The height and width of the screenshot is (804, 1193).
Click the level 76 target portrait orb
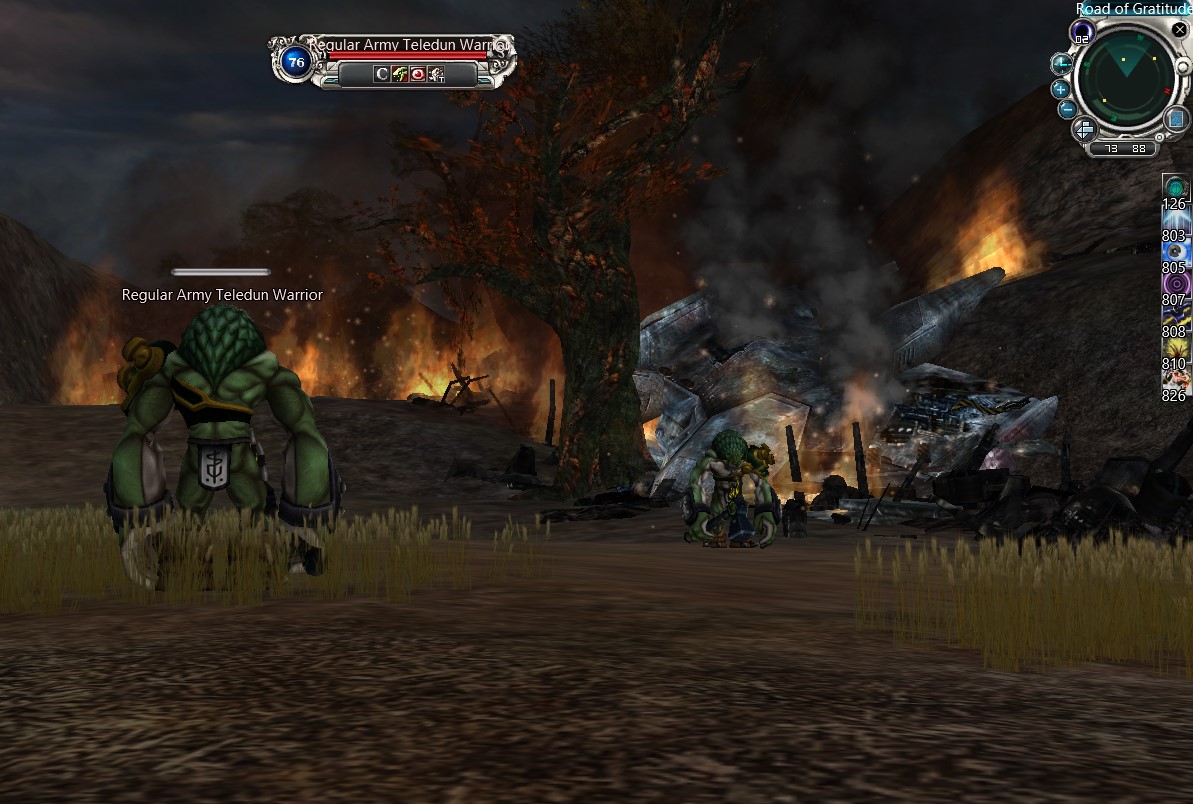point(295,62)
